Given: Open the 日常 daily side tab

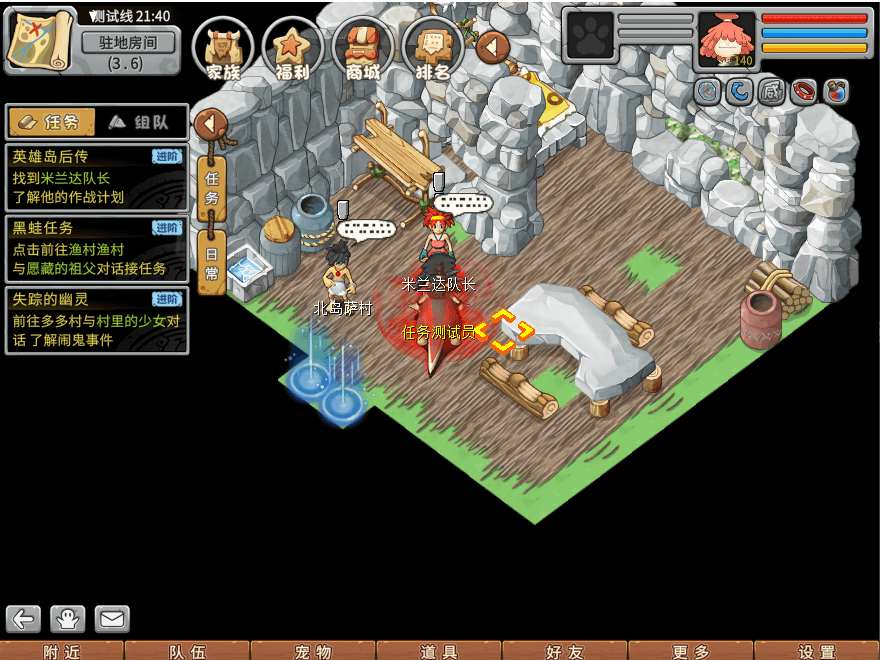Looking at the screenshot, I should point(211,262).
